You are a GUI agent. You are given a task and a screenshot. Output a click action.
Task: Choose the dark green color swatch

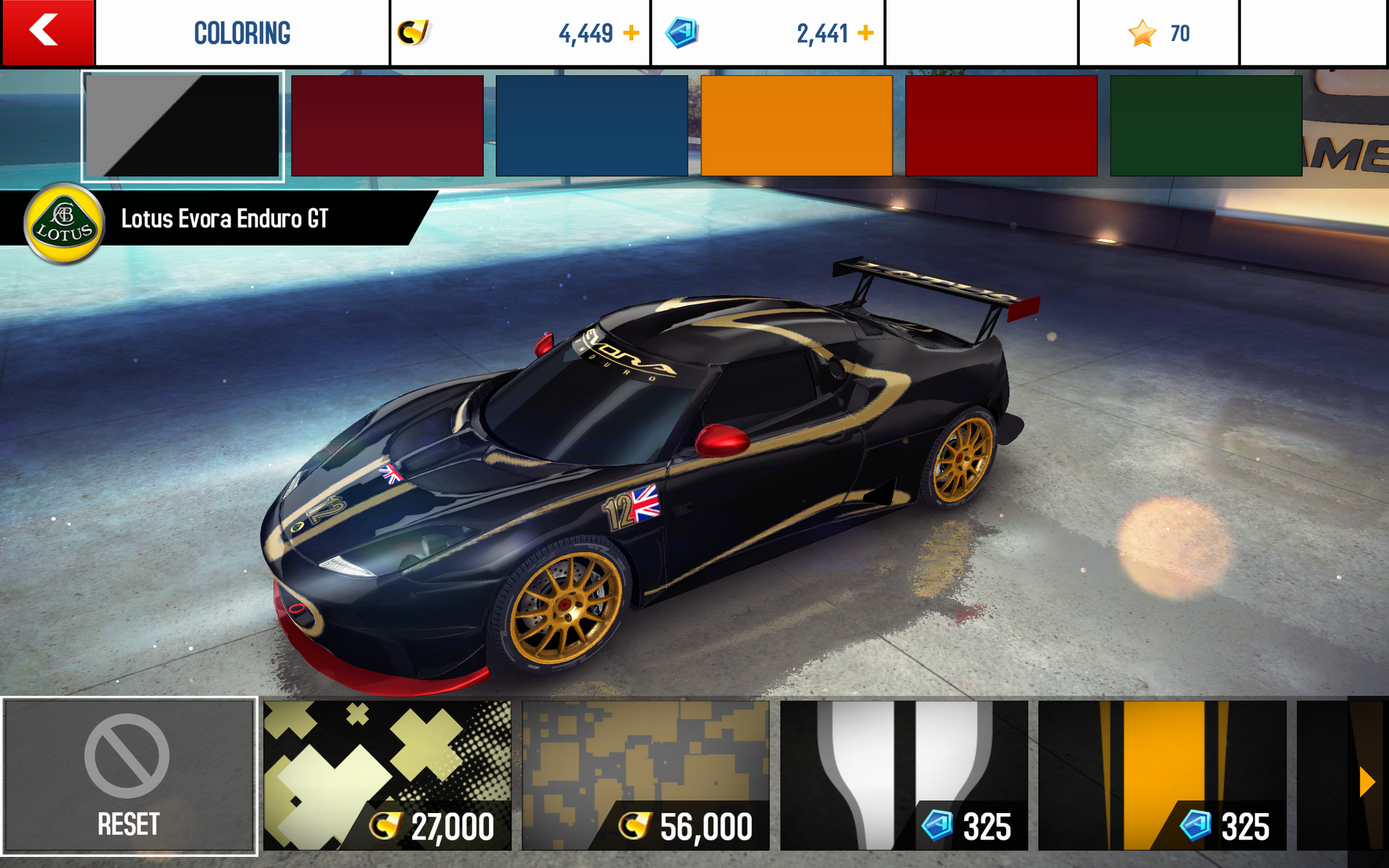tap(1206, 126)
